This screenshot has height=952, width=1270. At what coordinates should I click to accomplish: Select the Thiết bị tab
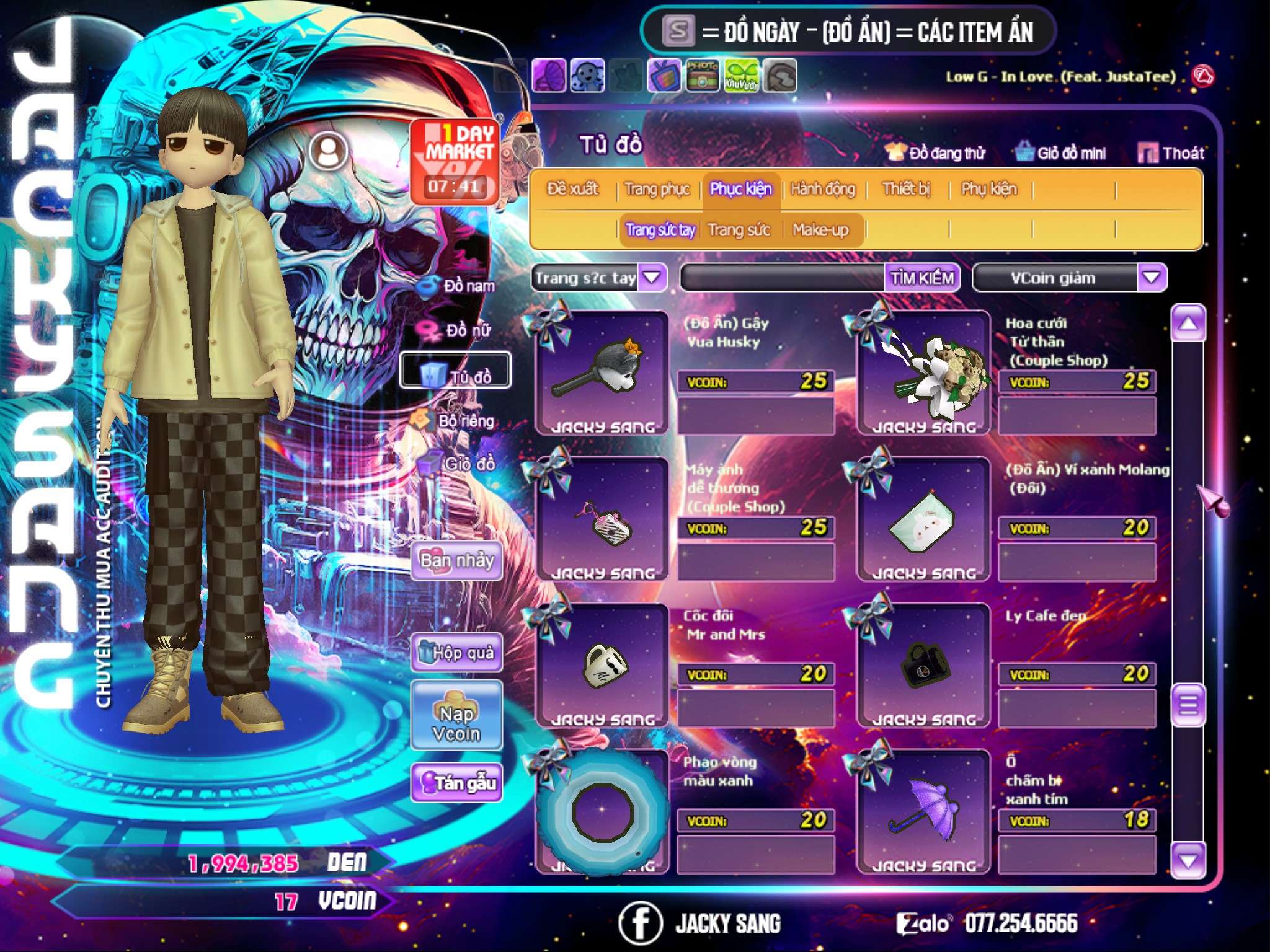tap(906, 189)
